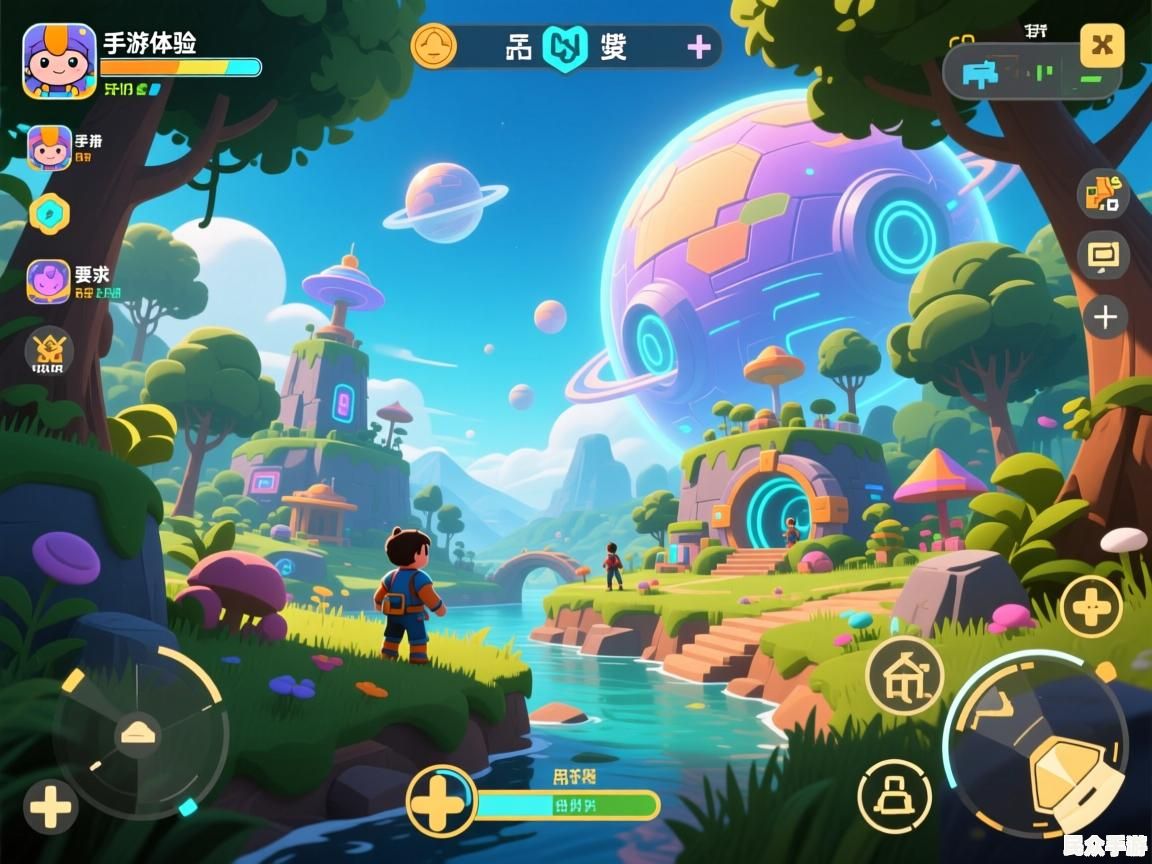Viewport: 1152px width, 864px height.
Task: Open the yellow screen chat icon
Action: coord(1103,257)
